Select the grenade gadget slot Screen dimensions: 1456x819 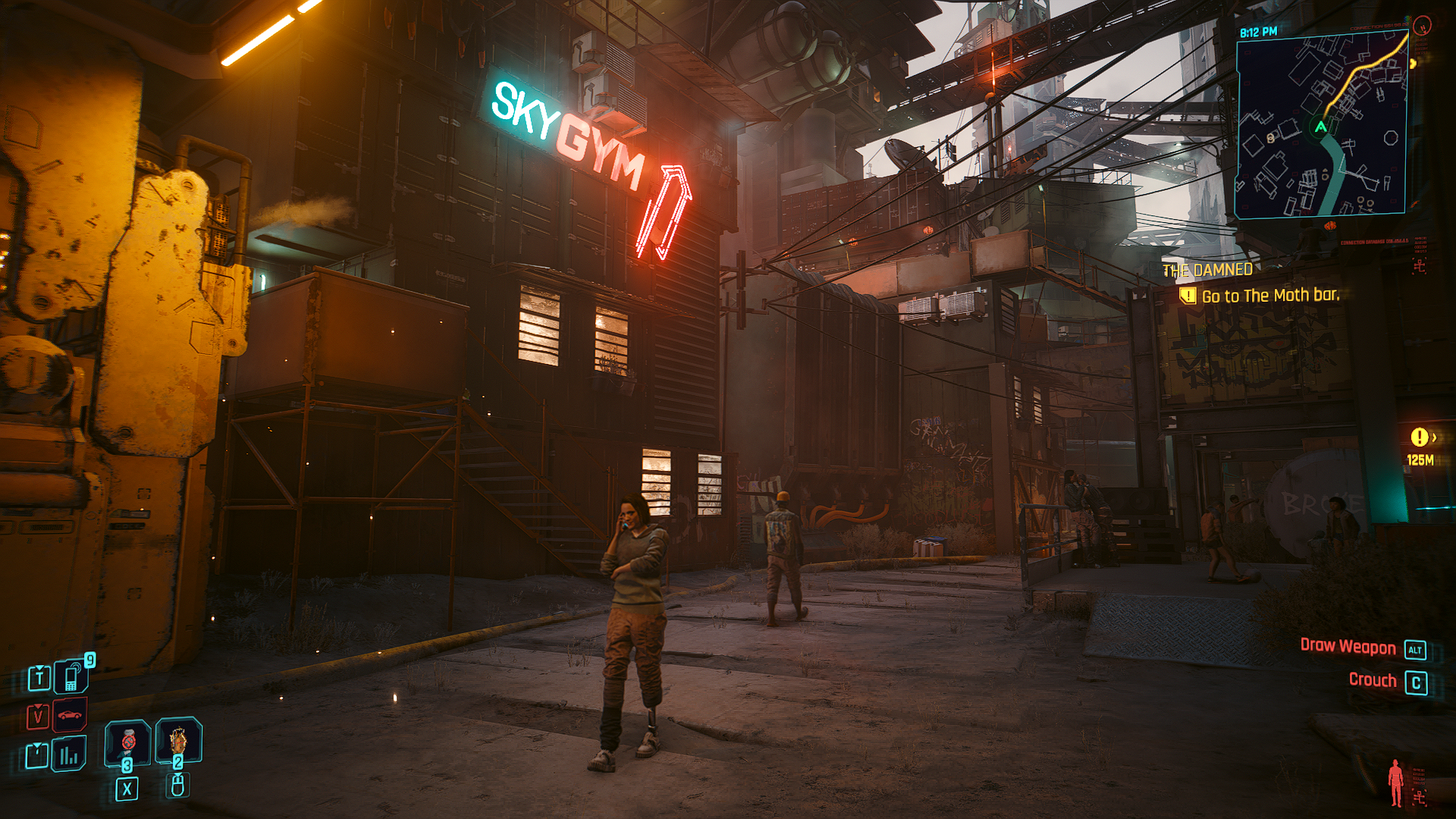178,739
